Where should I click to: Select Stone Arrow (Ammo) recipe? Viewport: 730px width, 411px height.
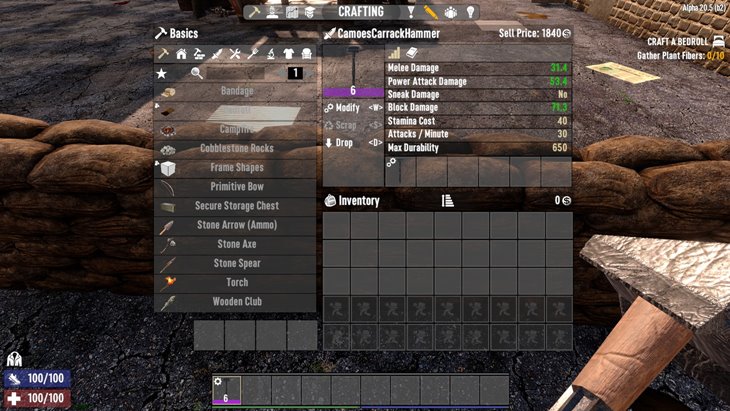[236, 225]
